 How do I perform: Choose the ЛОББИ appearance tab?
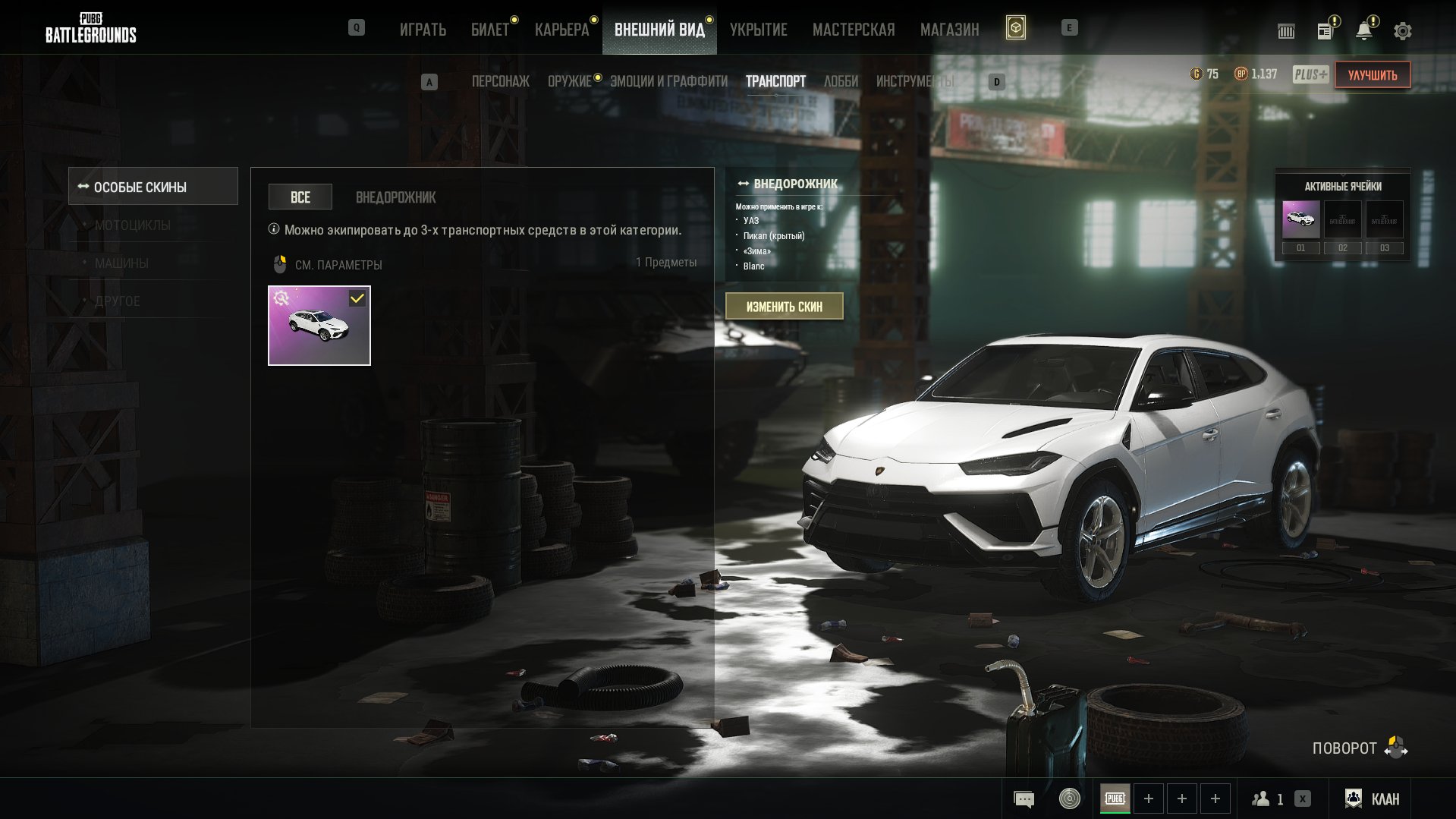[x=841, y=81]
